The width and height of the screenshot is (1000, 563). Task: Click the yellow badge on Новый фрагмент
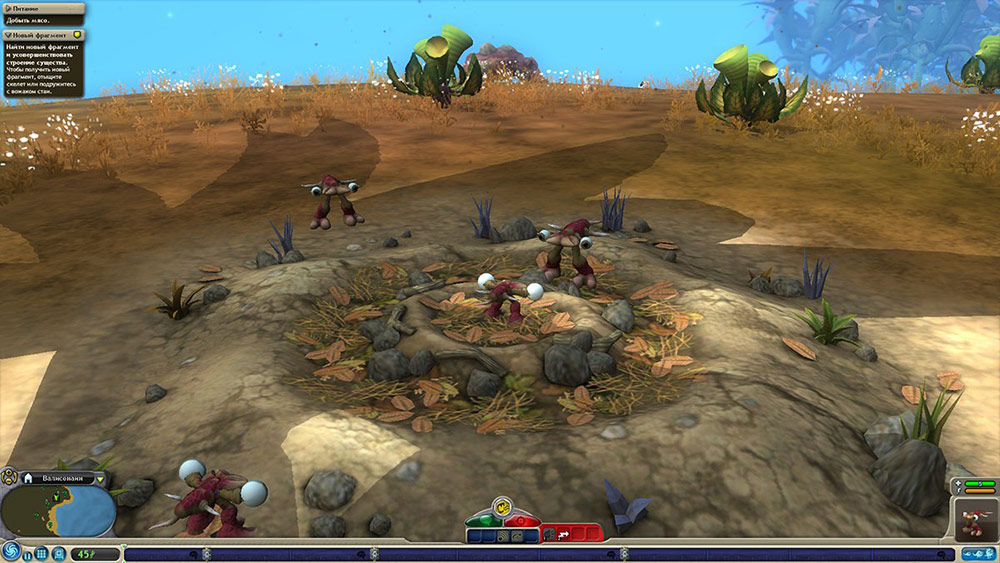(77, 35)
